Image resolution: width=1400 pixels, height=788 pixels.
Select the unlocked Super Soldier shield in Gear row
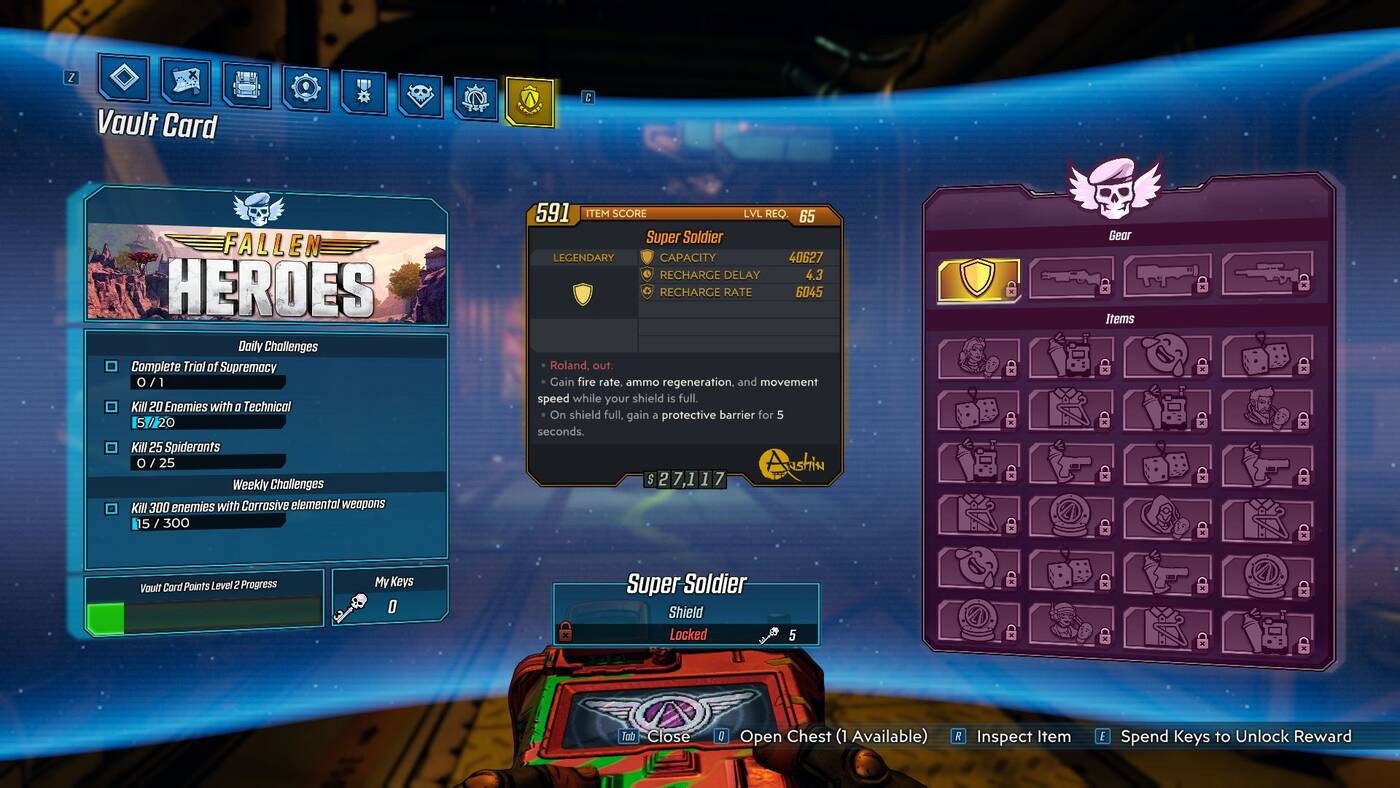click(977, 277)
